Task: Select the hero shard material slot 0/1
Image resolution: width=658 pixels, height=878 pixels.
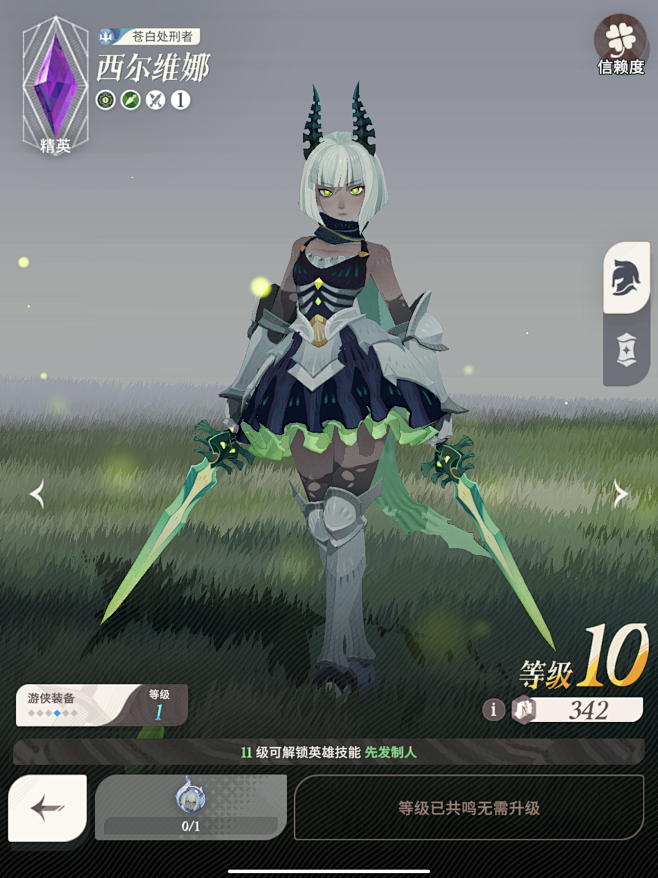Action: (x=190, y=806)
